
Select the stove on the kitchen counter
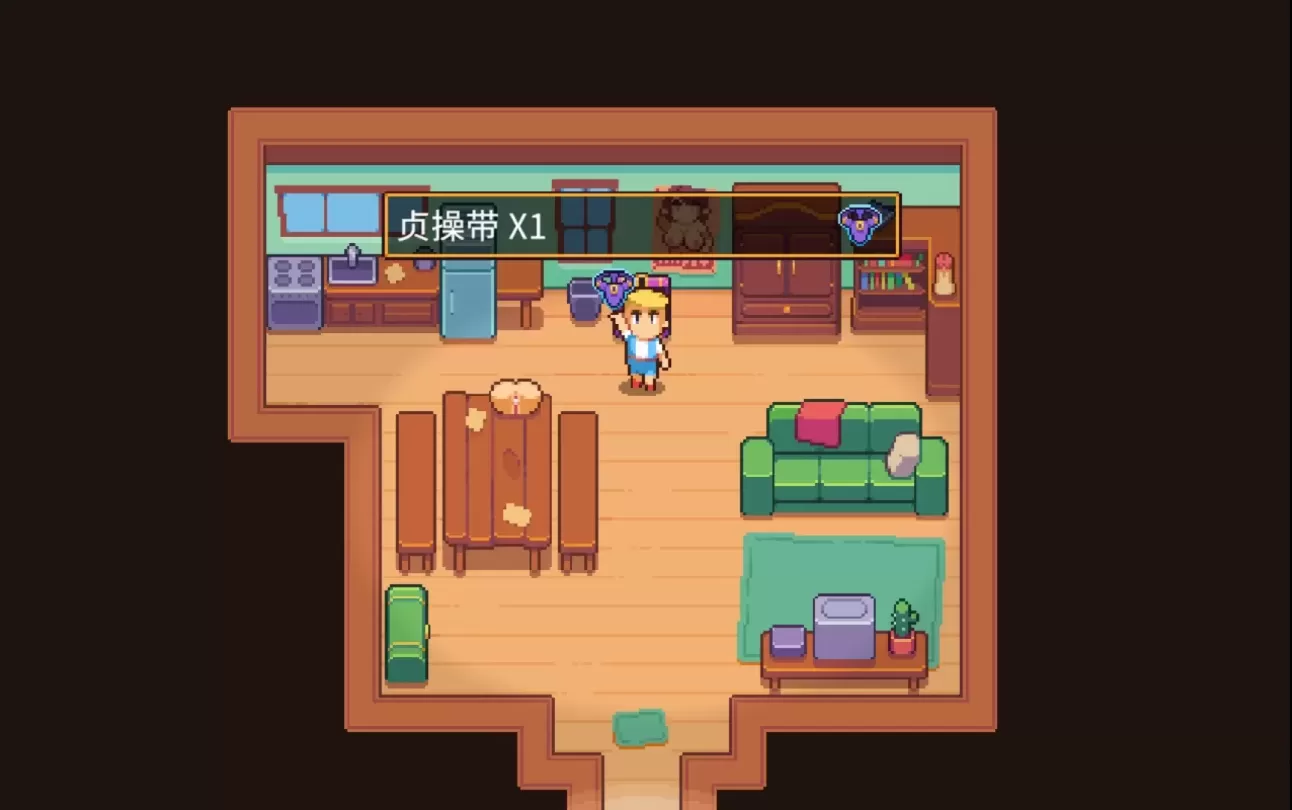tap(292, 292)
